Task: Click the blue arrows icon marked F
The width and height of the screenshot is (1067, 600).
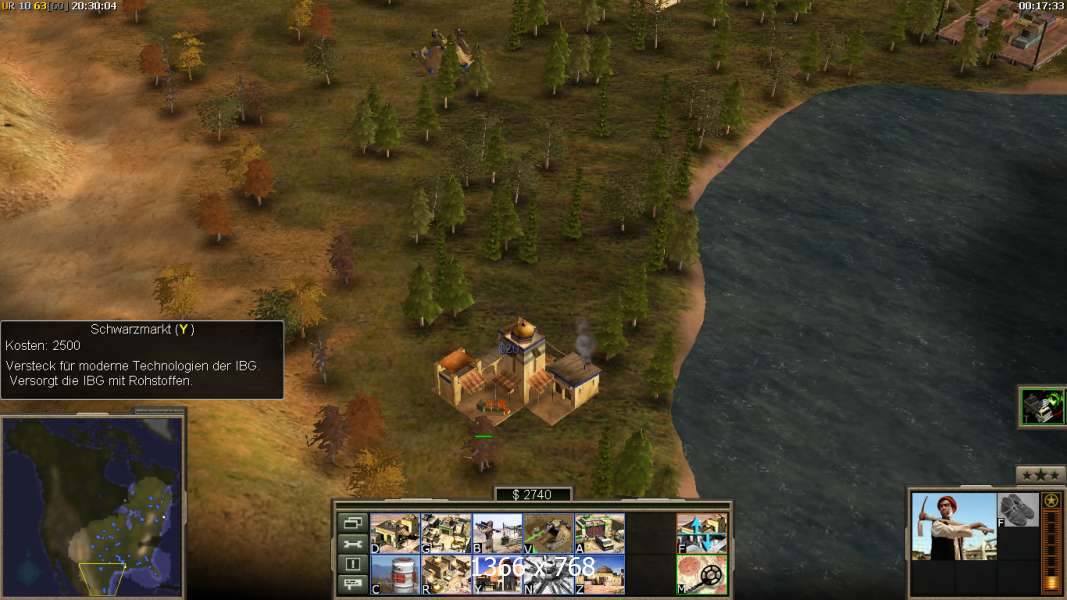Action: tap(702, 533)
